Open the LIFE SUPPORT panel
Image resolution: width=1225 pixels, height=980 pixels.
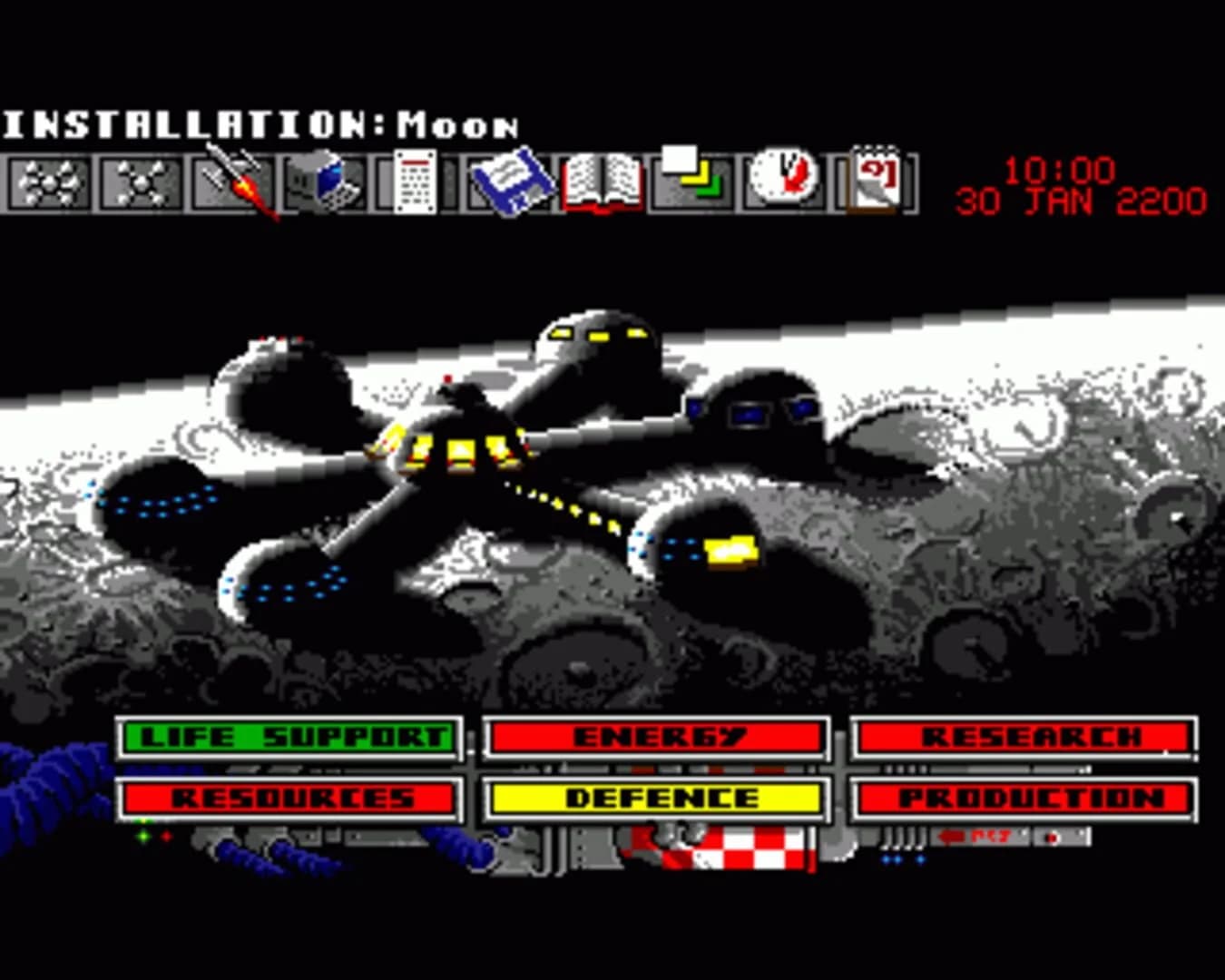tap(290, 738)
